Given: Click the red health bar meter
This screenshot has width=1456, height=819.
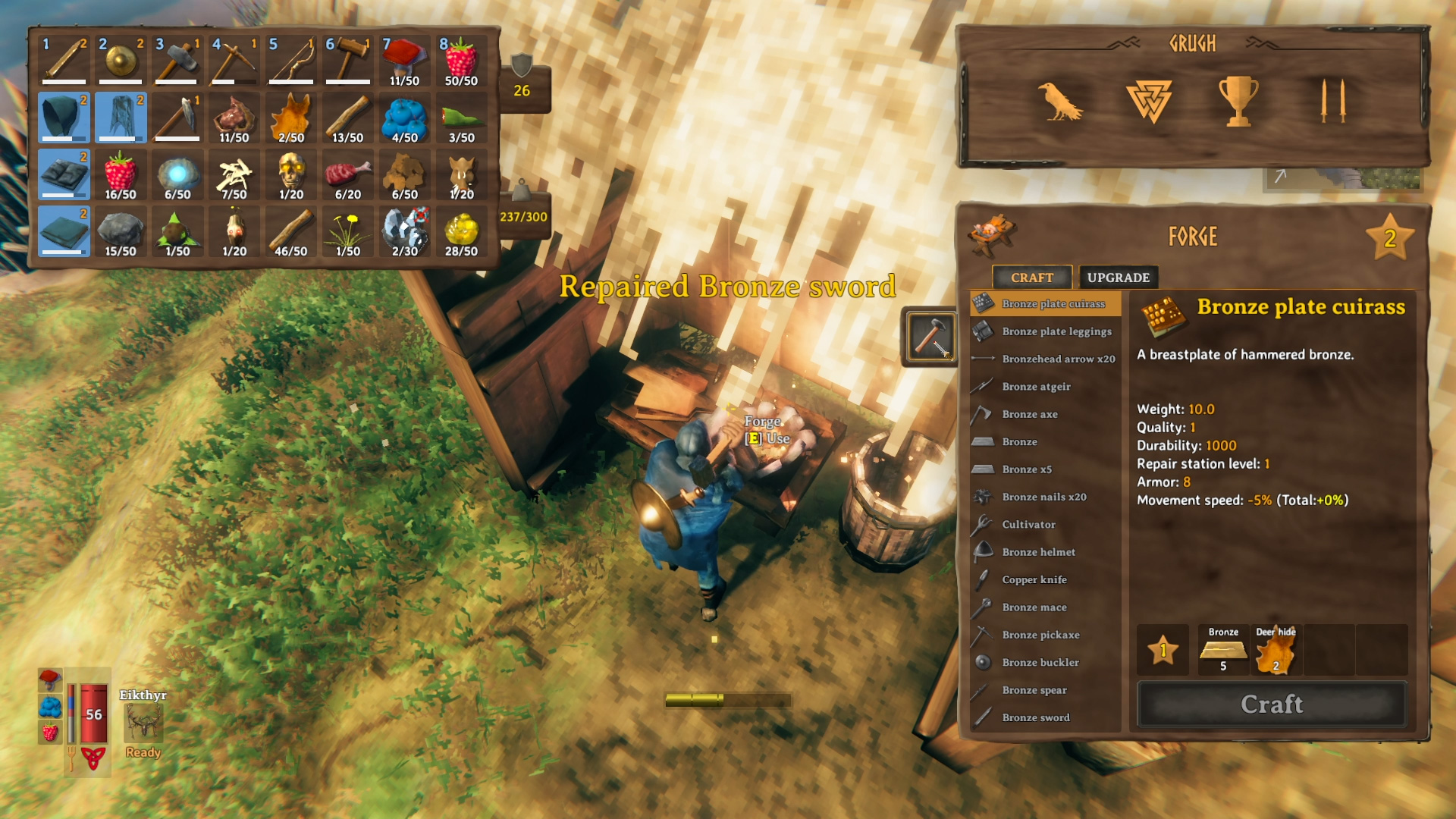Looking at the screenshot, I should pos(93,713).
